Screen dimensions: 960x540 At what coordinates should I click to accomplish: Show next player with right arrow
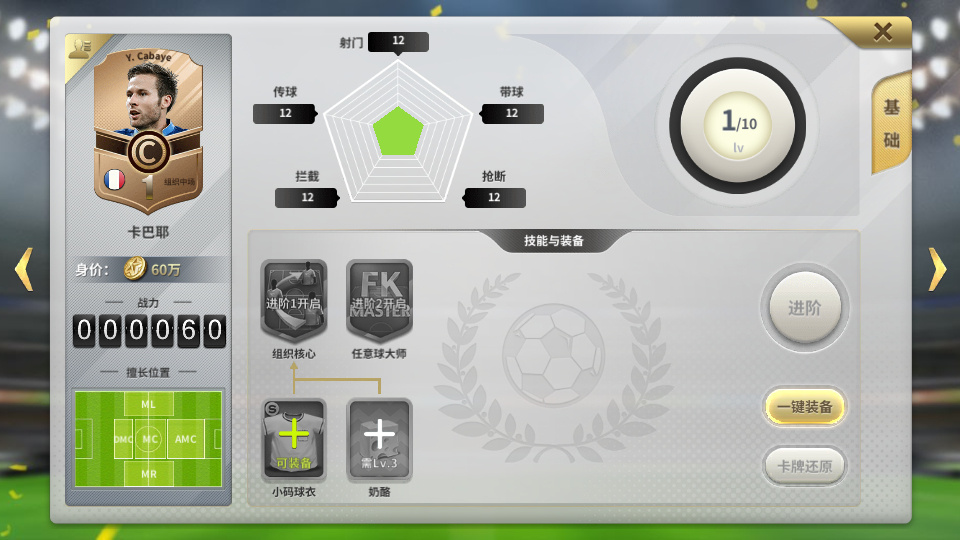click(x=937, y=269)
